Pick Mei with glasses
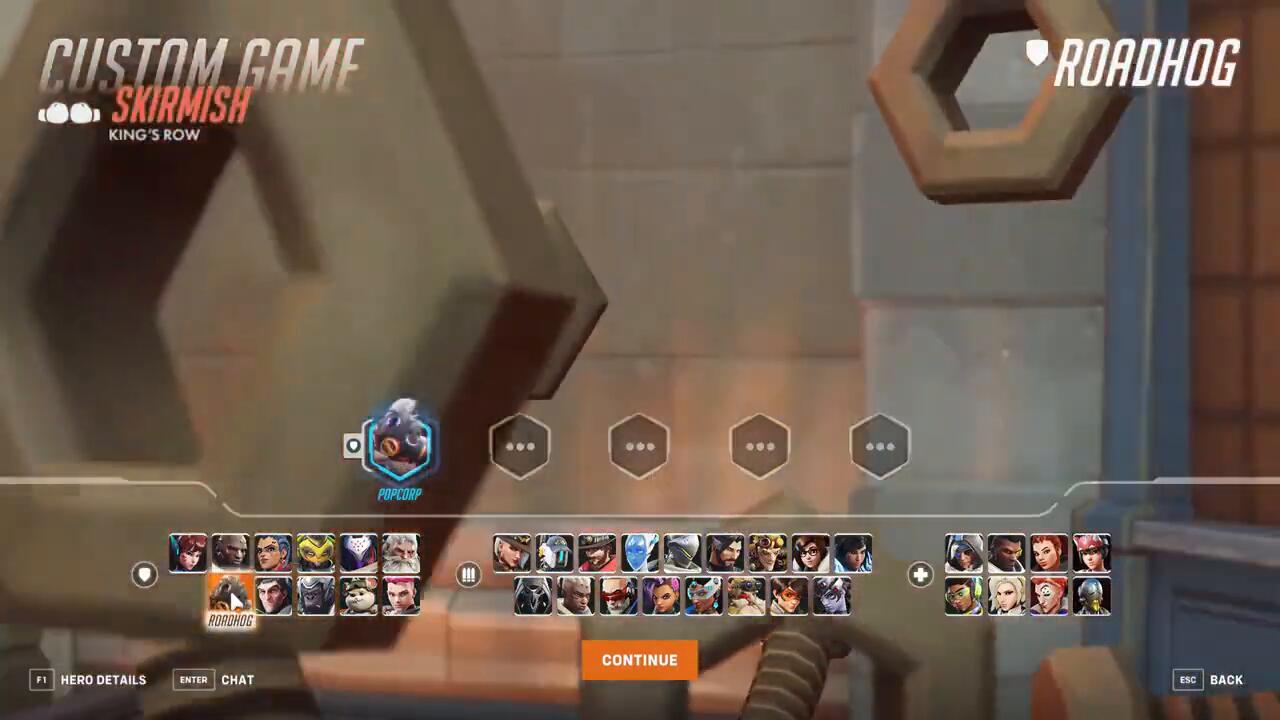 pyautogui.click(x=811, y=553)
